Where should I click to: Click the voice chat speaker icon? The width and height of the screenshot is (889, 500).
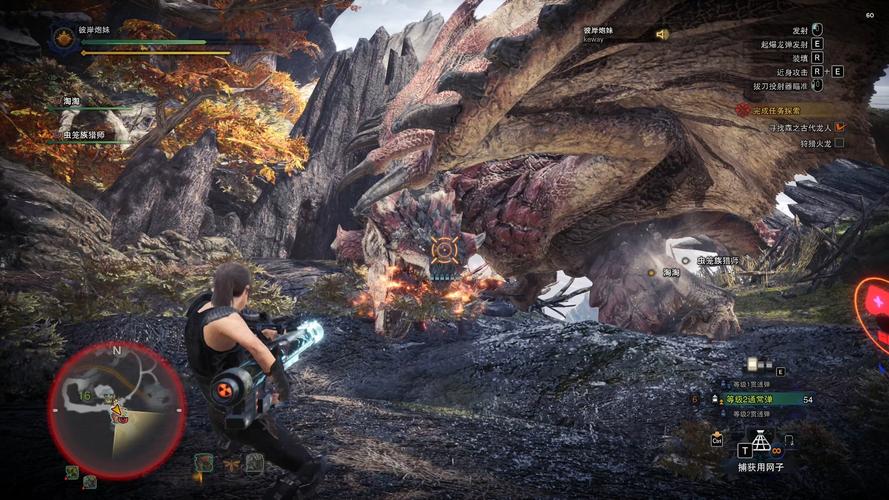[x=662, y=34]
